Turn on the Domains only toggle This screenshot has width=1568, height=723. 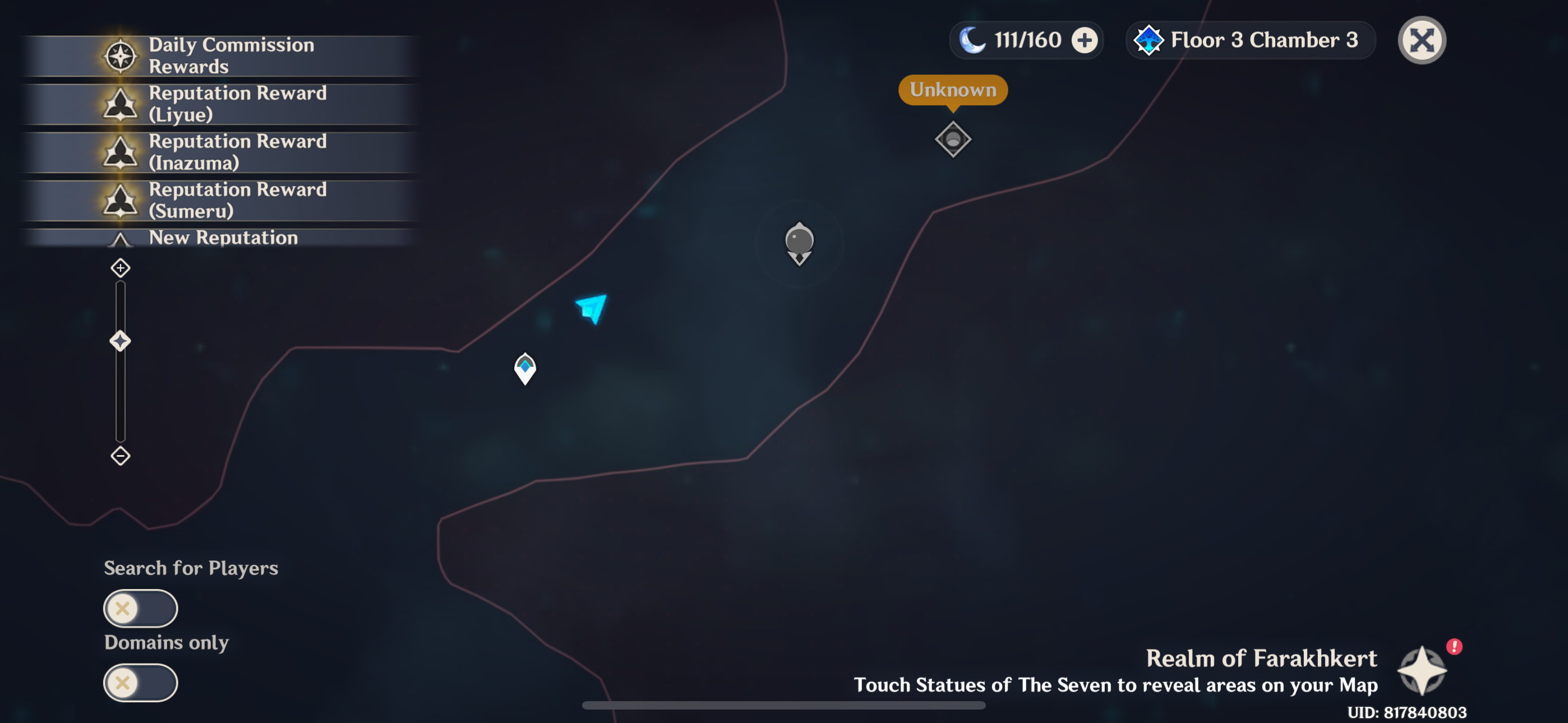click(x=141, y=683)
